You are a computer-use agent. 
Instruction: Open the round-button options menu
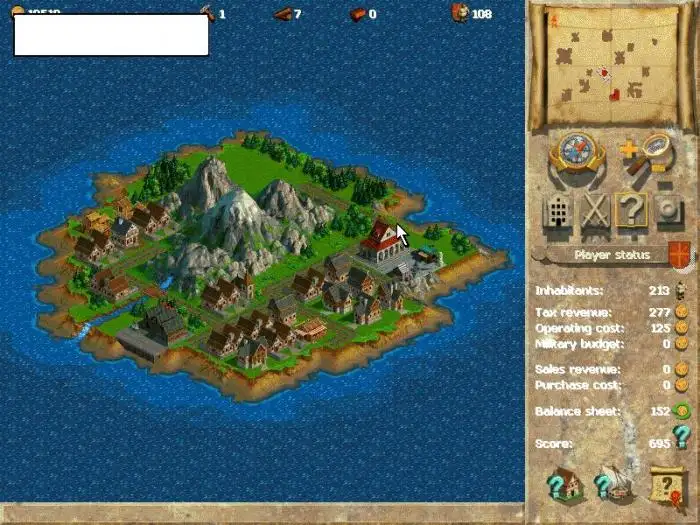[x=668, y=212]
